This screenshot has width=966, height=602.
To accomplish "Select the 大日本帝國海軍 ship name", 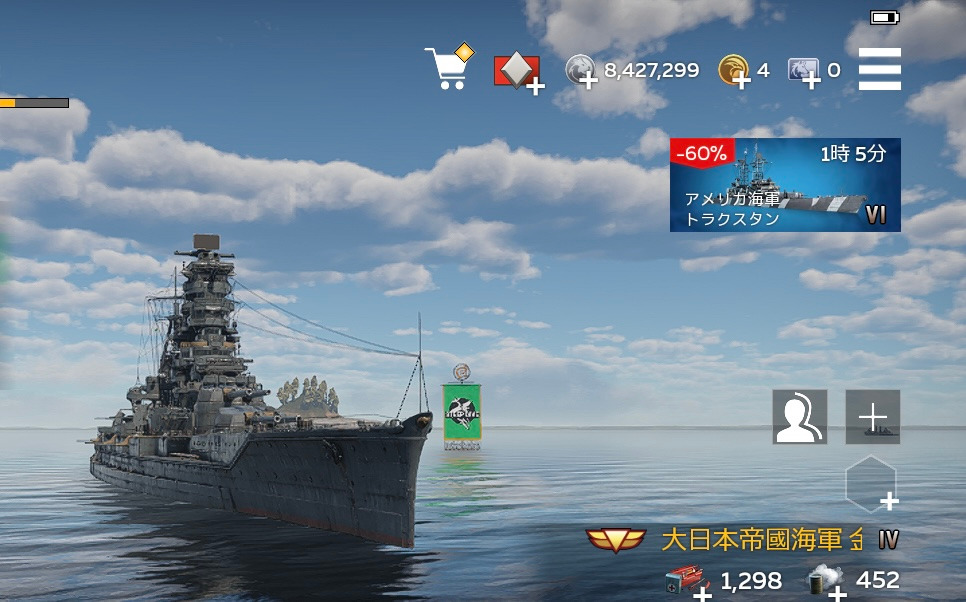I will tap(760, 540).
